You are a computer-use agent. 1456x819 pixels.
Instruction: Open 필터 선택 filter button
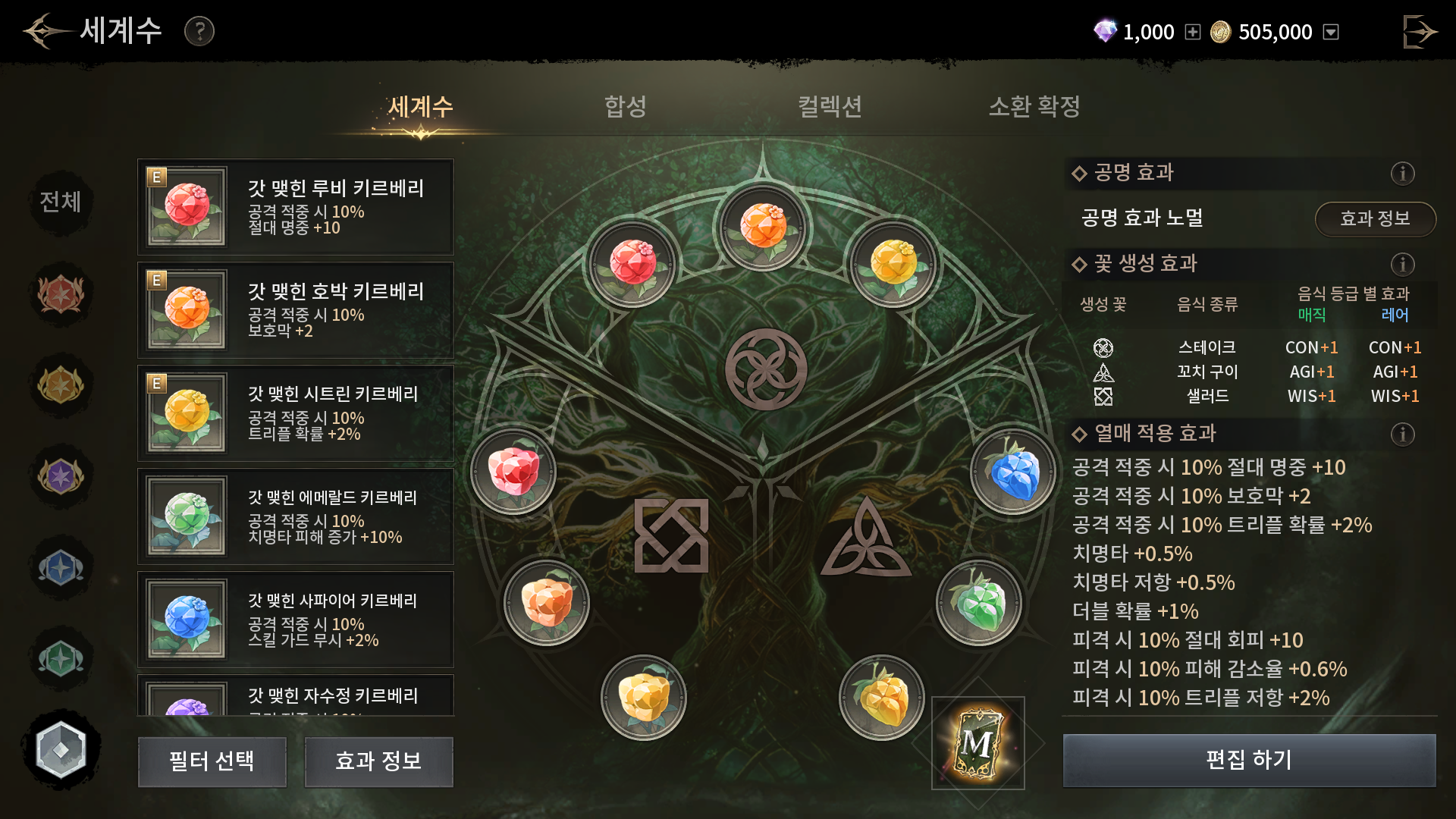point(212,761)
